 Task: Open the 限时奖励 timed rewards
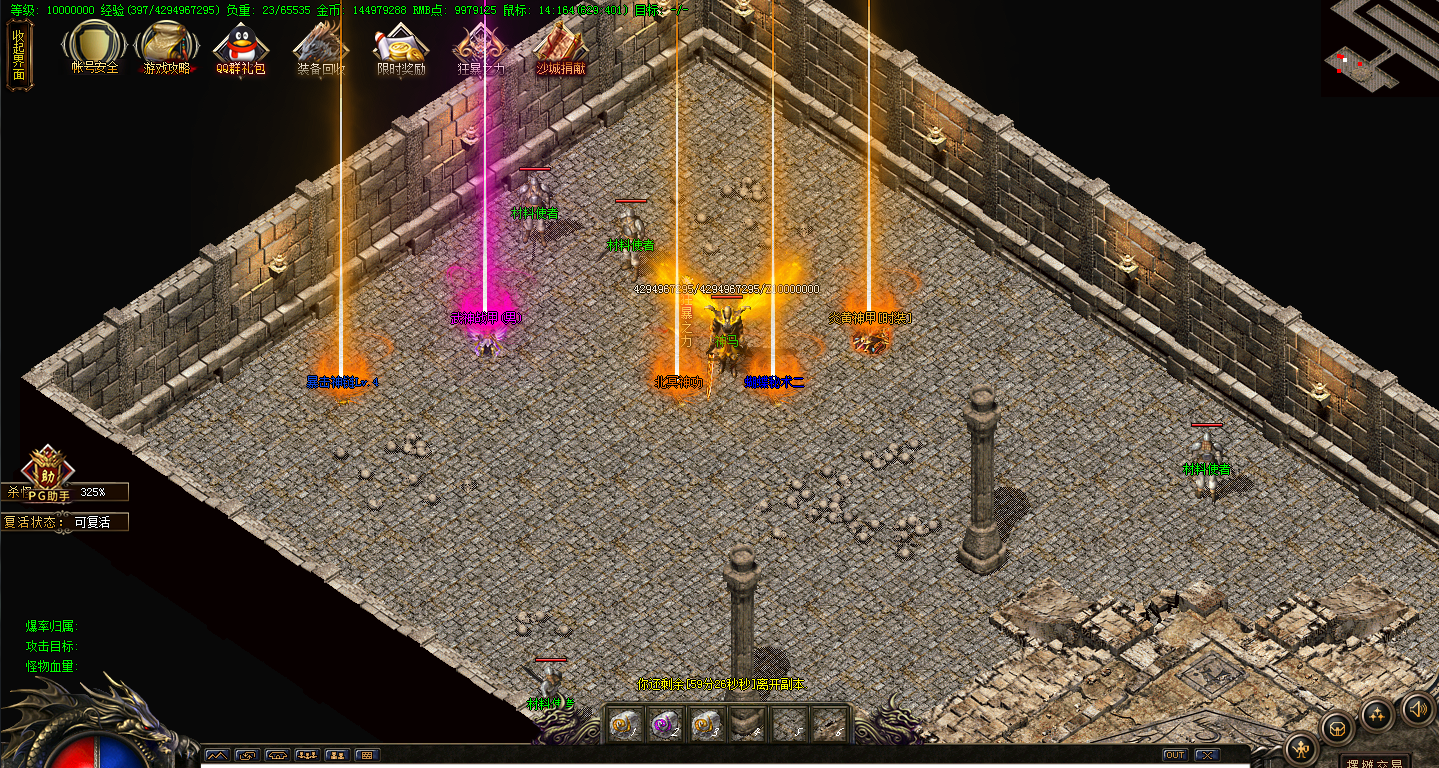point(401,47)
